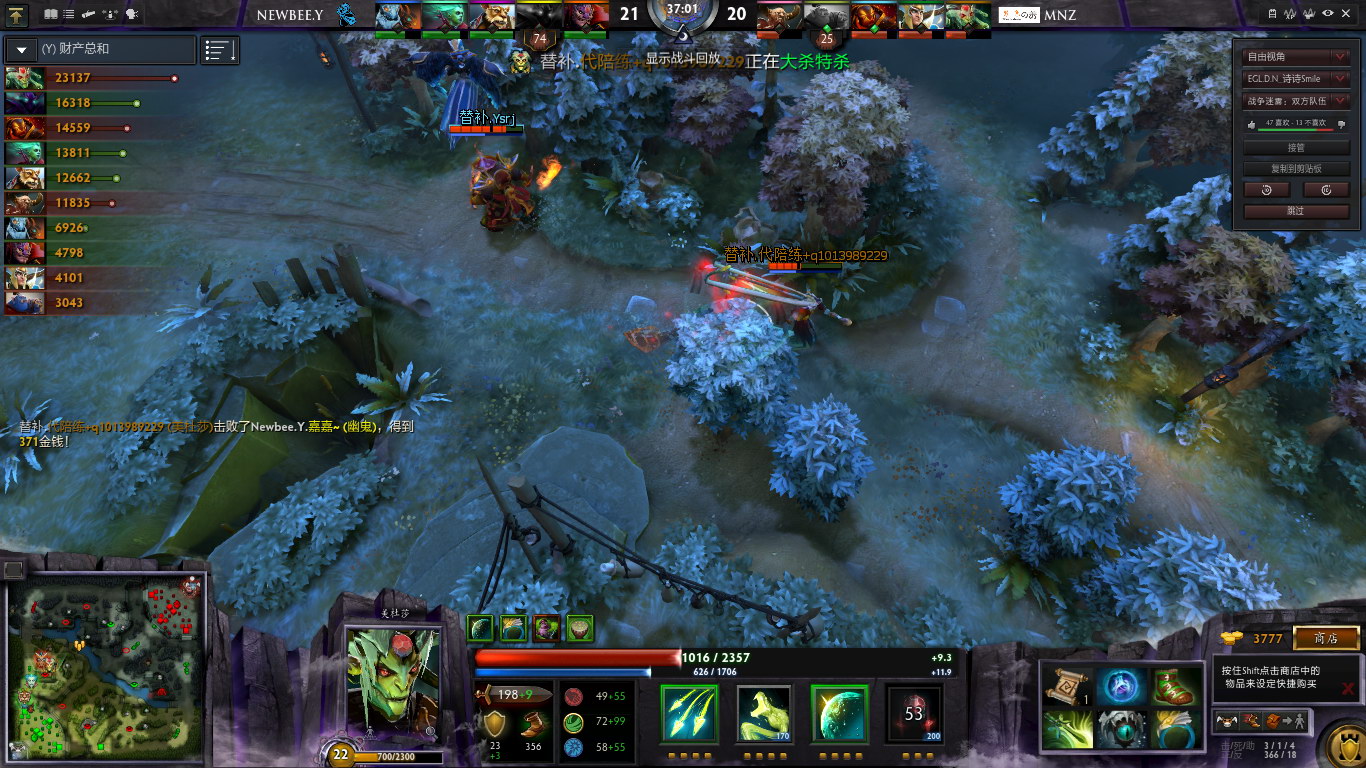1366x768 pixels.
Task: Select the Mystic Snake ability icon
Action: coord(765,713)
